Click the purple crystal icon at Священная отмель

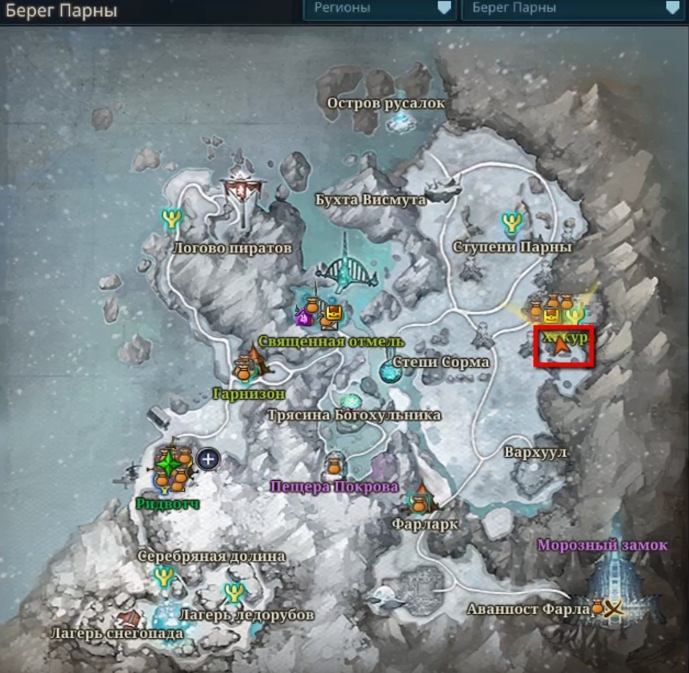pyautogui.click(x=303, y=317)
